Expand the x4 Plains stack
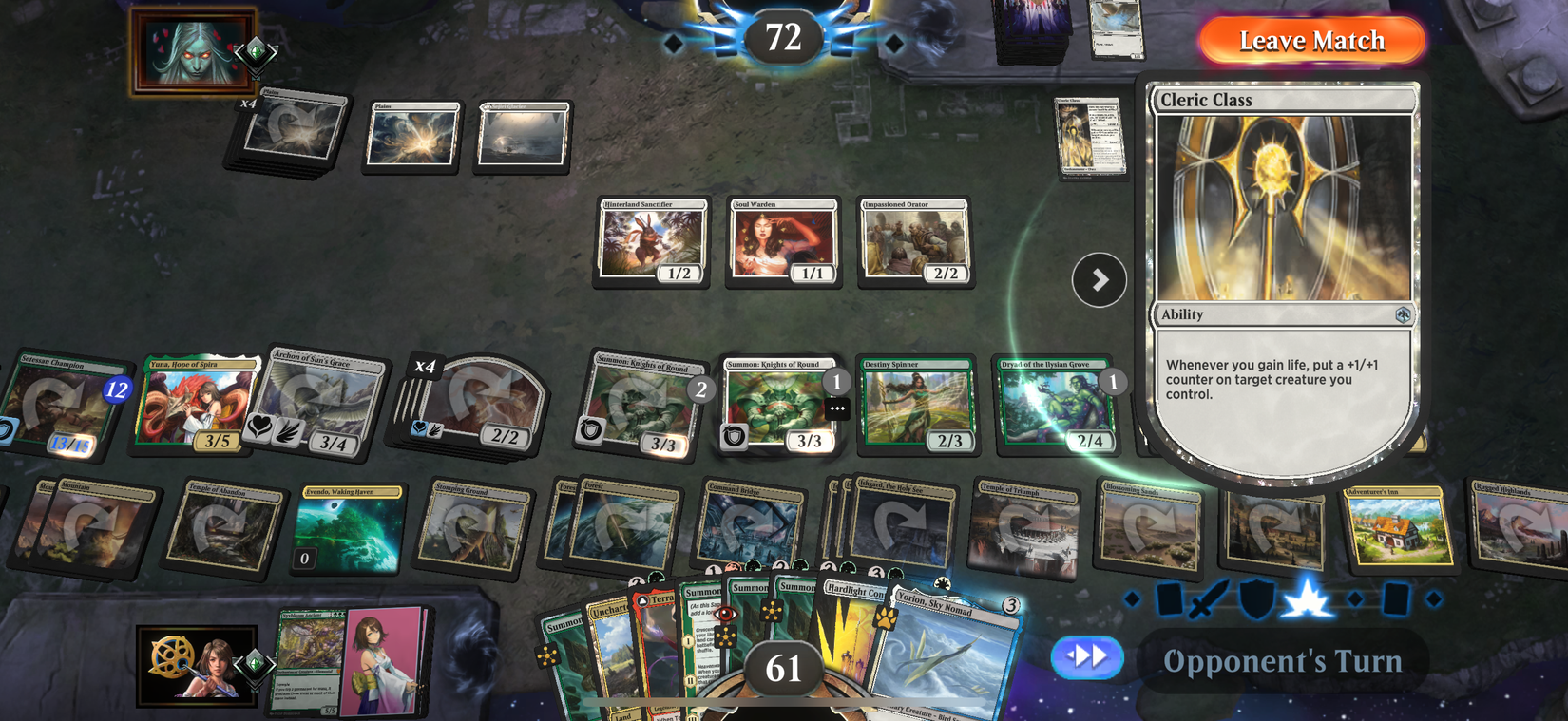The width and height of the screenshot is (1568, 721). [249, 104]
